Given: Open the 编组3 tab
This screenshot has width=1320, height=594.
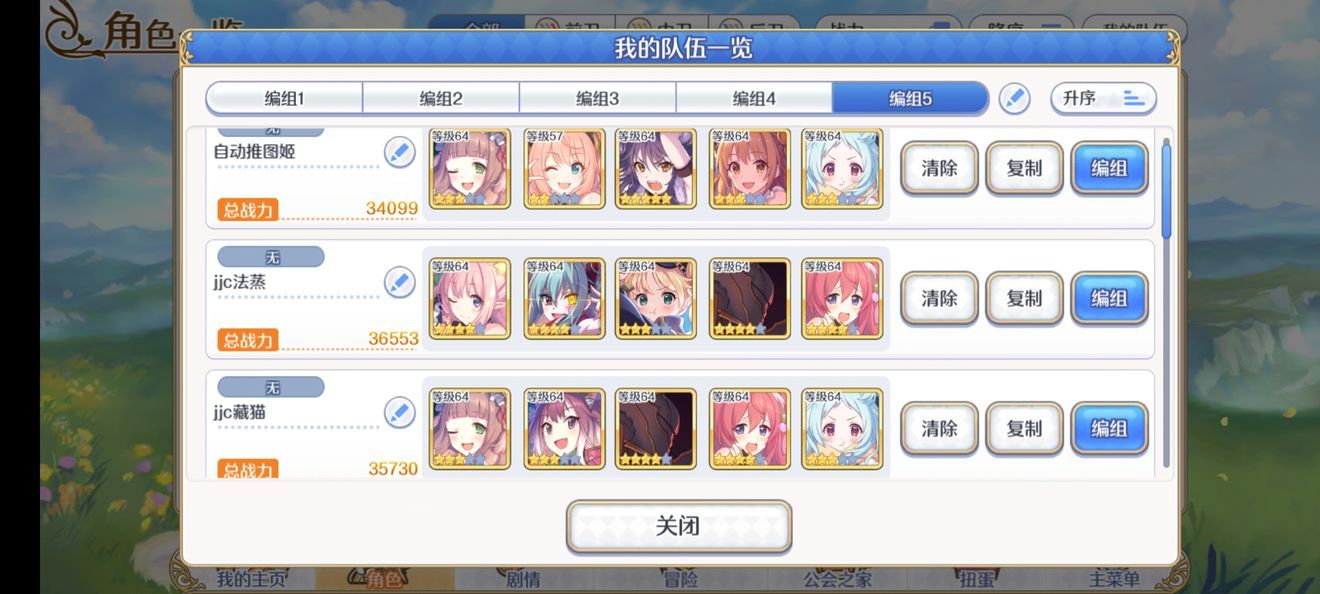Looking at the screenshot, I should (x=597, y=99).
